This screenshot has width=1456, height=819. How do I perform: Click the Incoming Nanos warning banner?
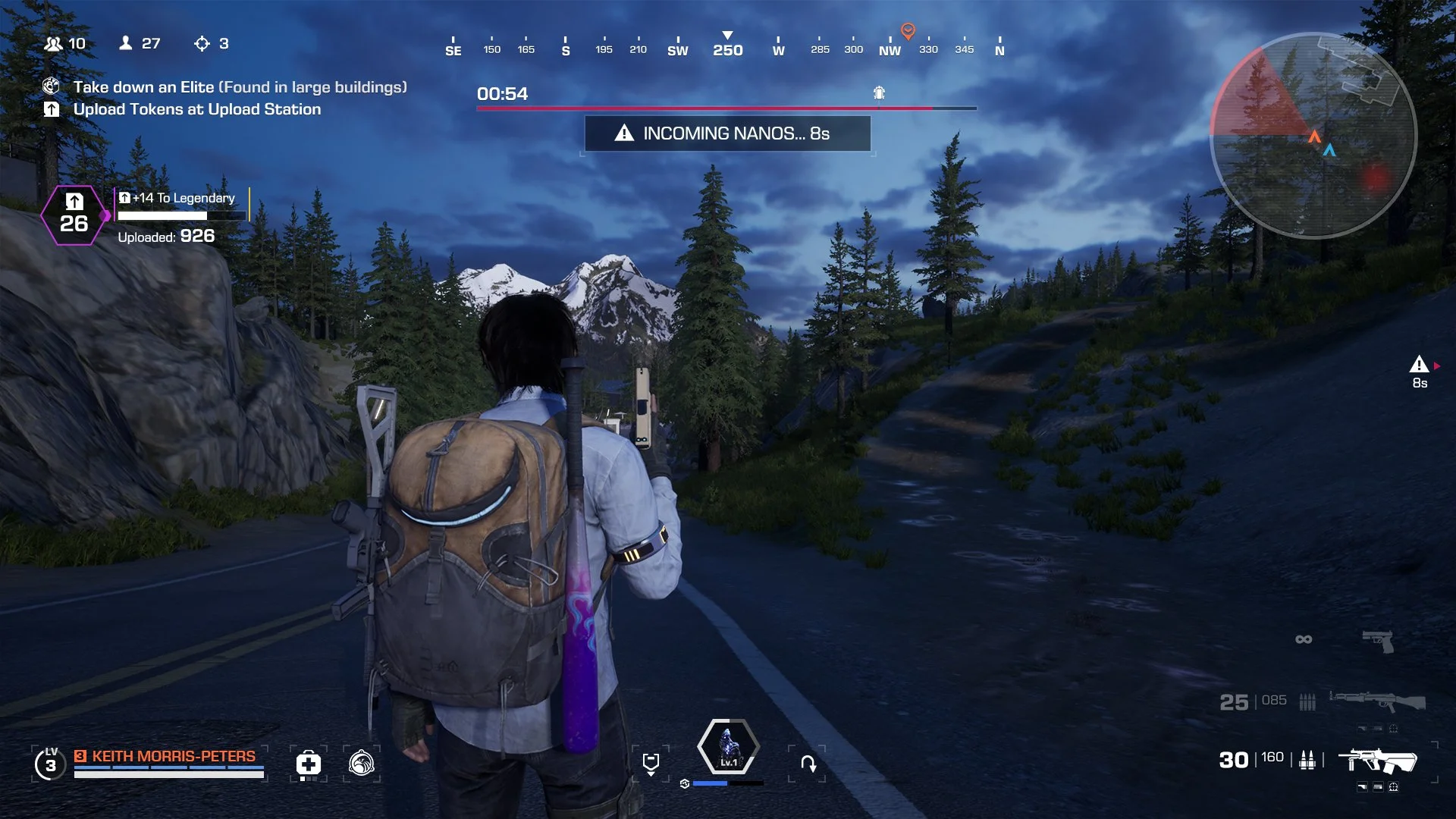click(727, 133)
